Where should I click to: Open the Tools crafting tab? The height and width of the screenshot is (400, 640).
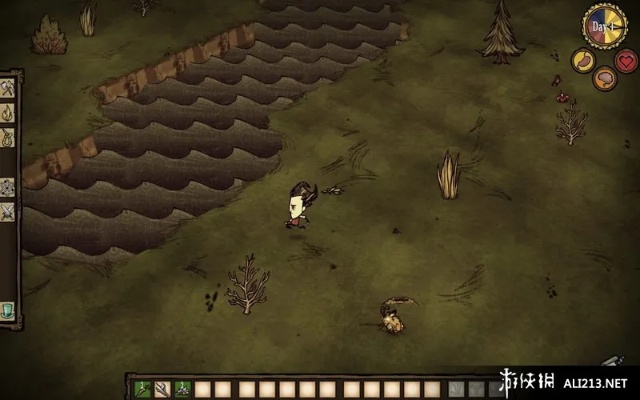[x=8, y=89]
